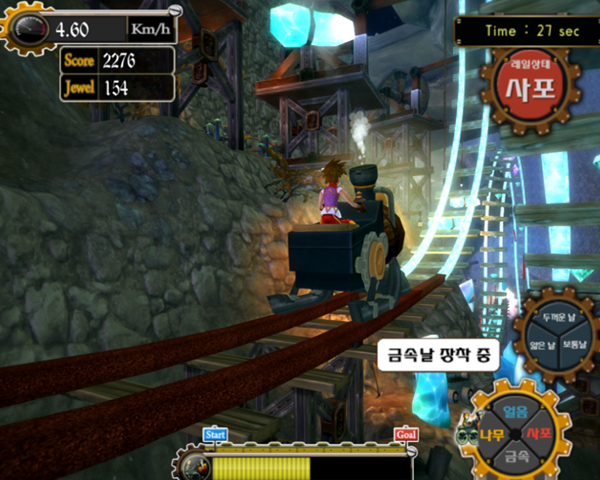This screenshot has height=480, width=600.
Task: Choose the 나무 (wood) blade segment
Action: [x=492, y=435]
